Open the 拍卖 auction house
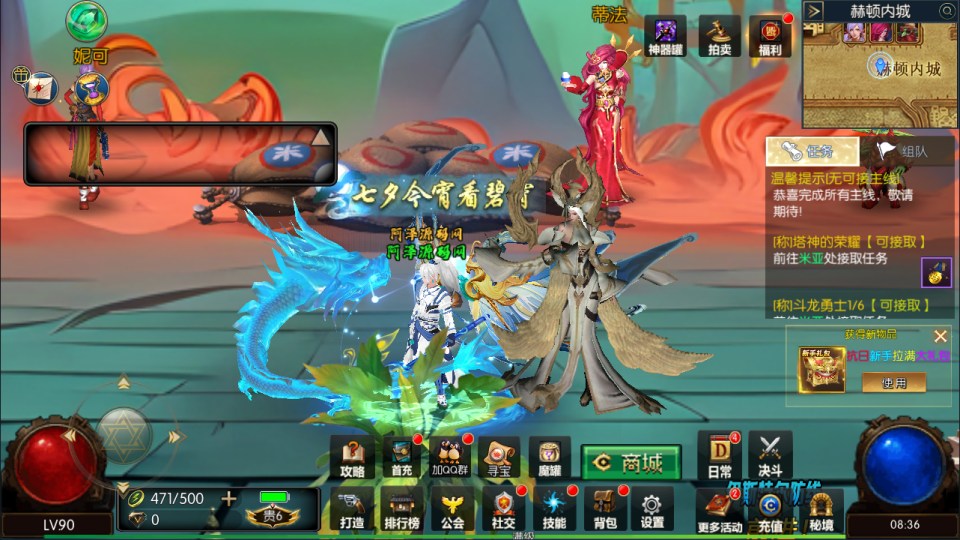Screen dimensions: 960x540 coord(719,36)
